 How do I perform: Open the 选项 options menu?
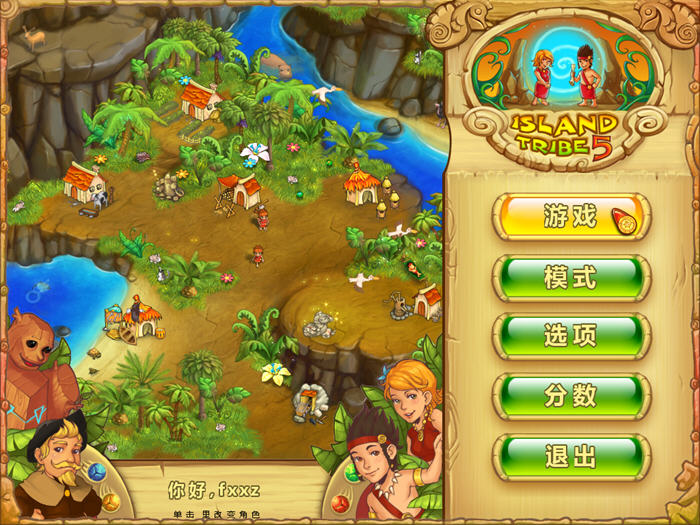click(x=570, y=337)
